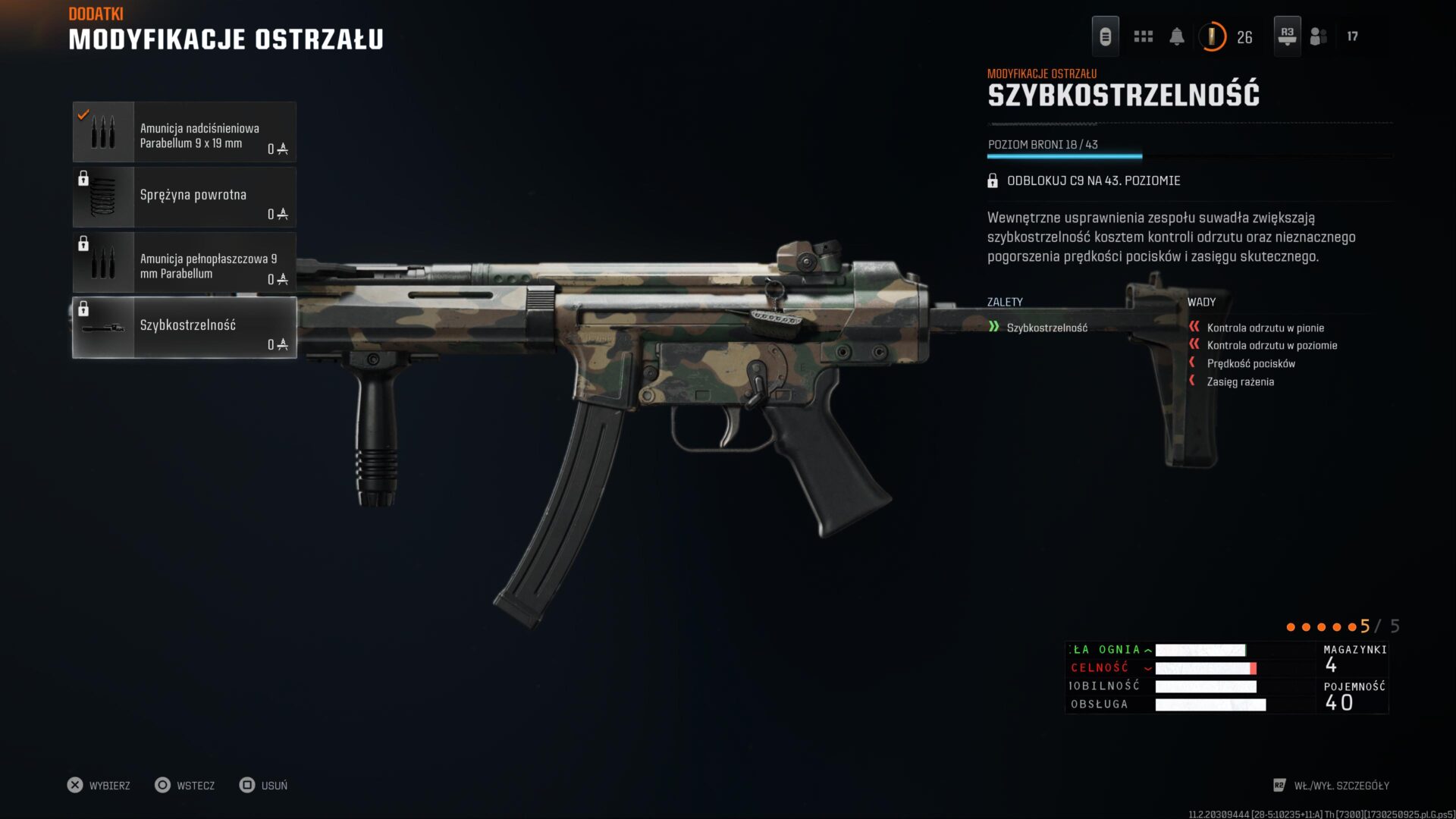This screenshot has width=1456, height=819.
Task: Remove attachment with the Usuń button
Action: point(264,786)
